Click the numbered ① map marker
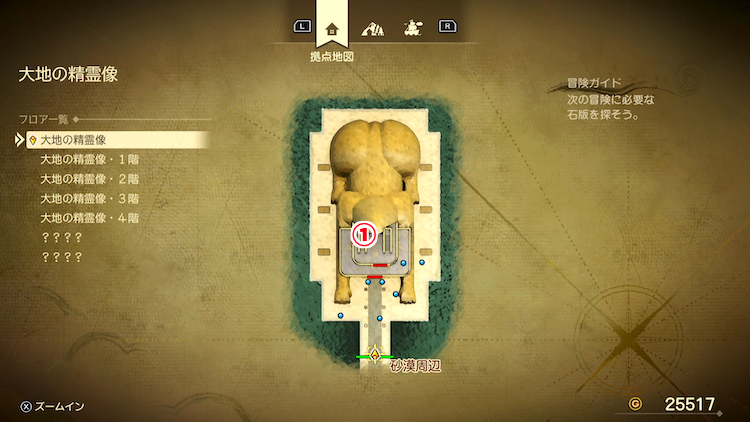Image resolution: width=750 pixels, height=422 pixels. tap(365, 235)
